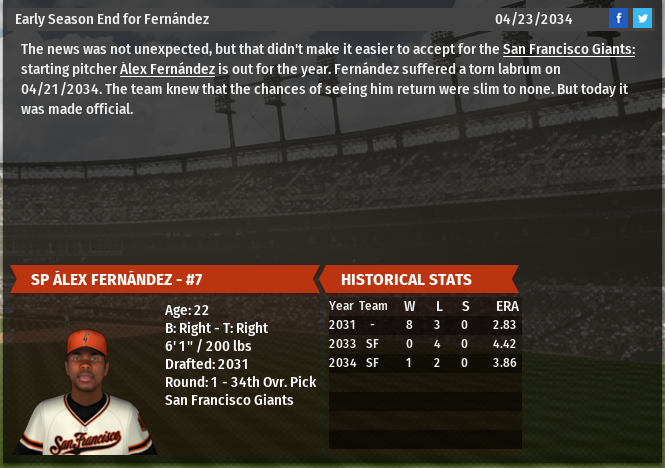Open the Alex Fernández player link
The image size is (665, 468).
coord(167,69)
